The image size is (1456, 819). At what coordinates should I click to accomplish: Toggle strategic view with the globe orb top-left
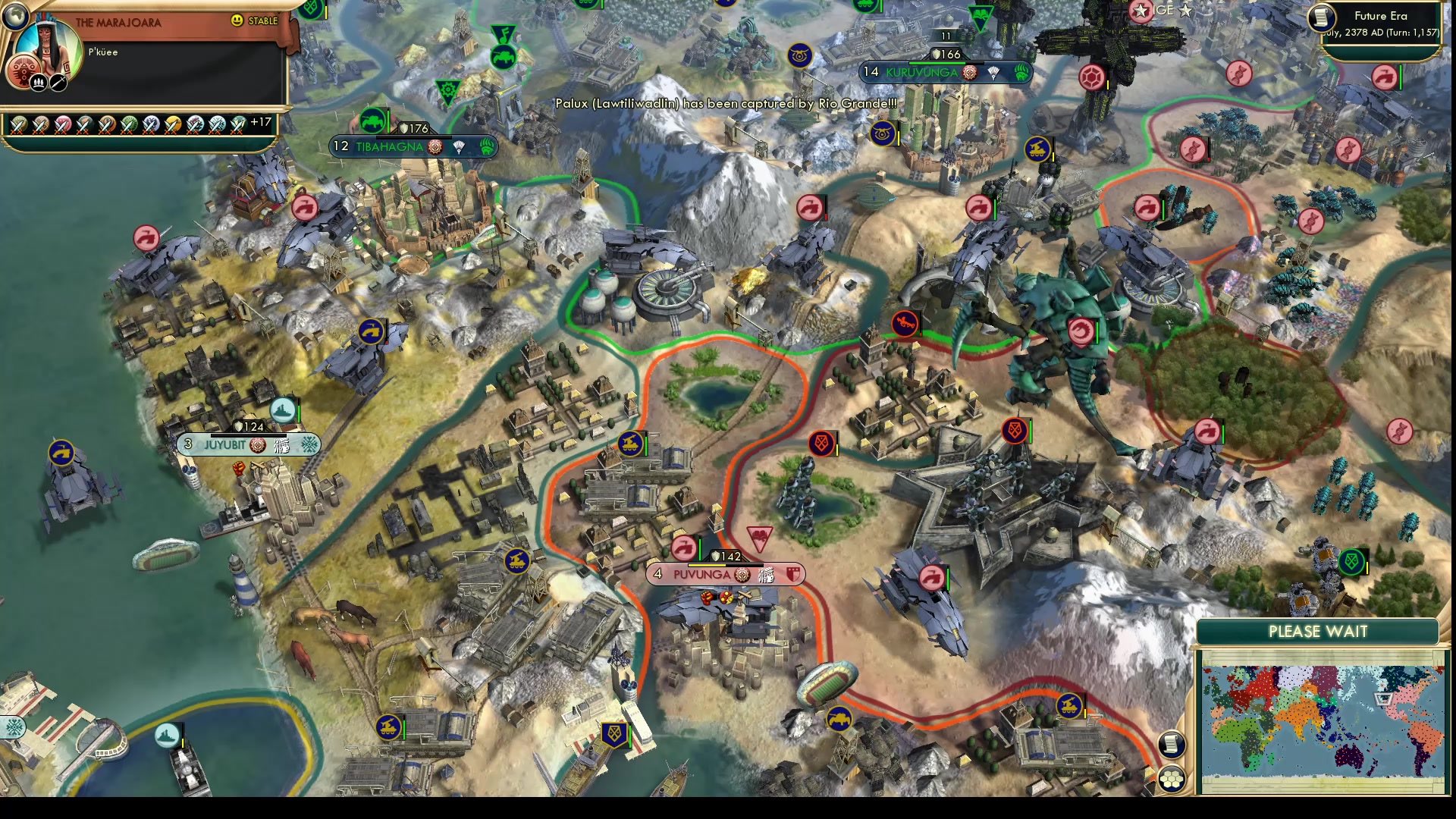click(x=15, y=14)
